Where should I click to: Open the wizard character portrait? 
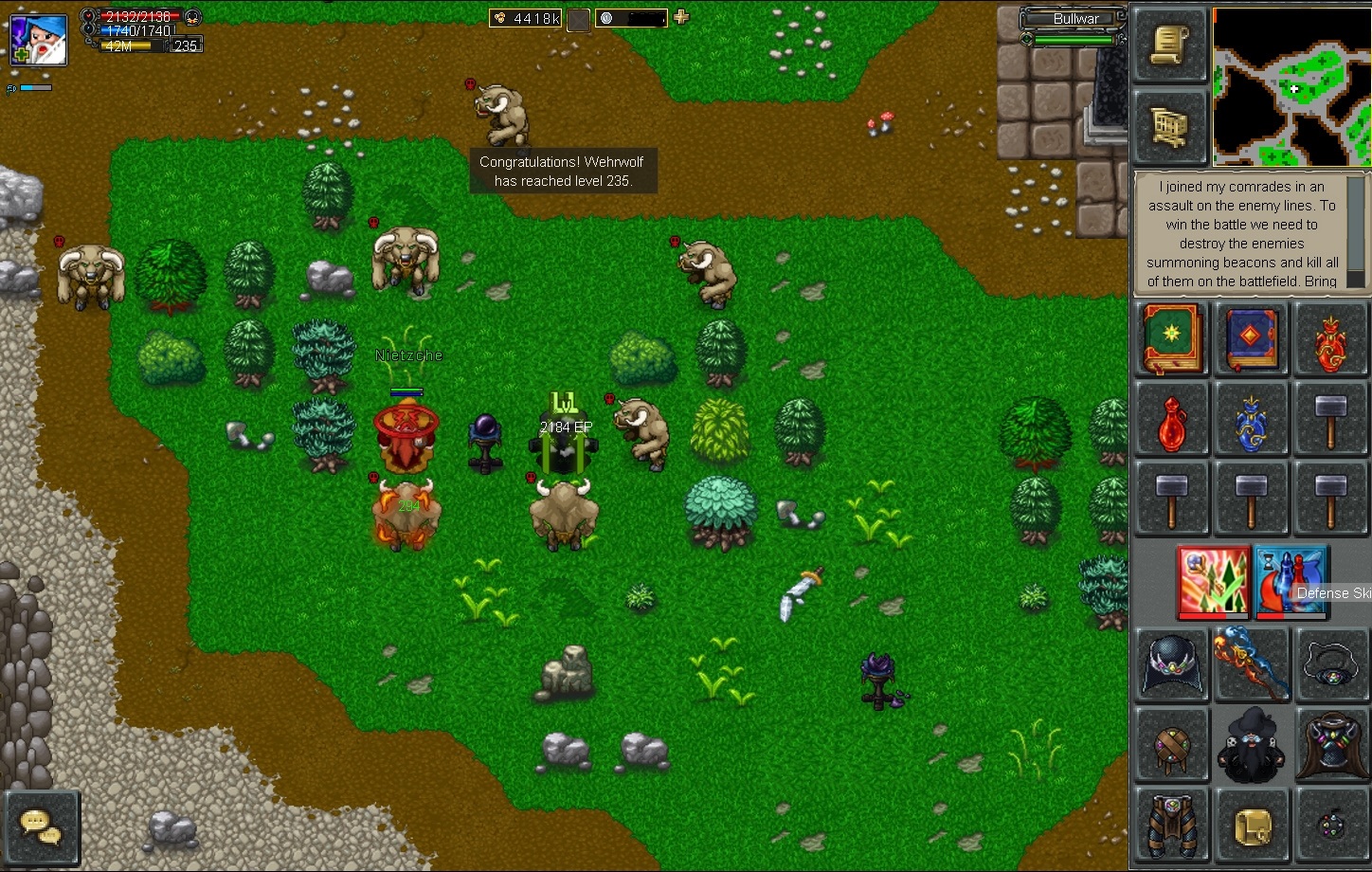39,40
